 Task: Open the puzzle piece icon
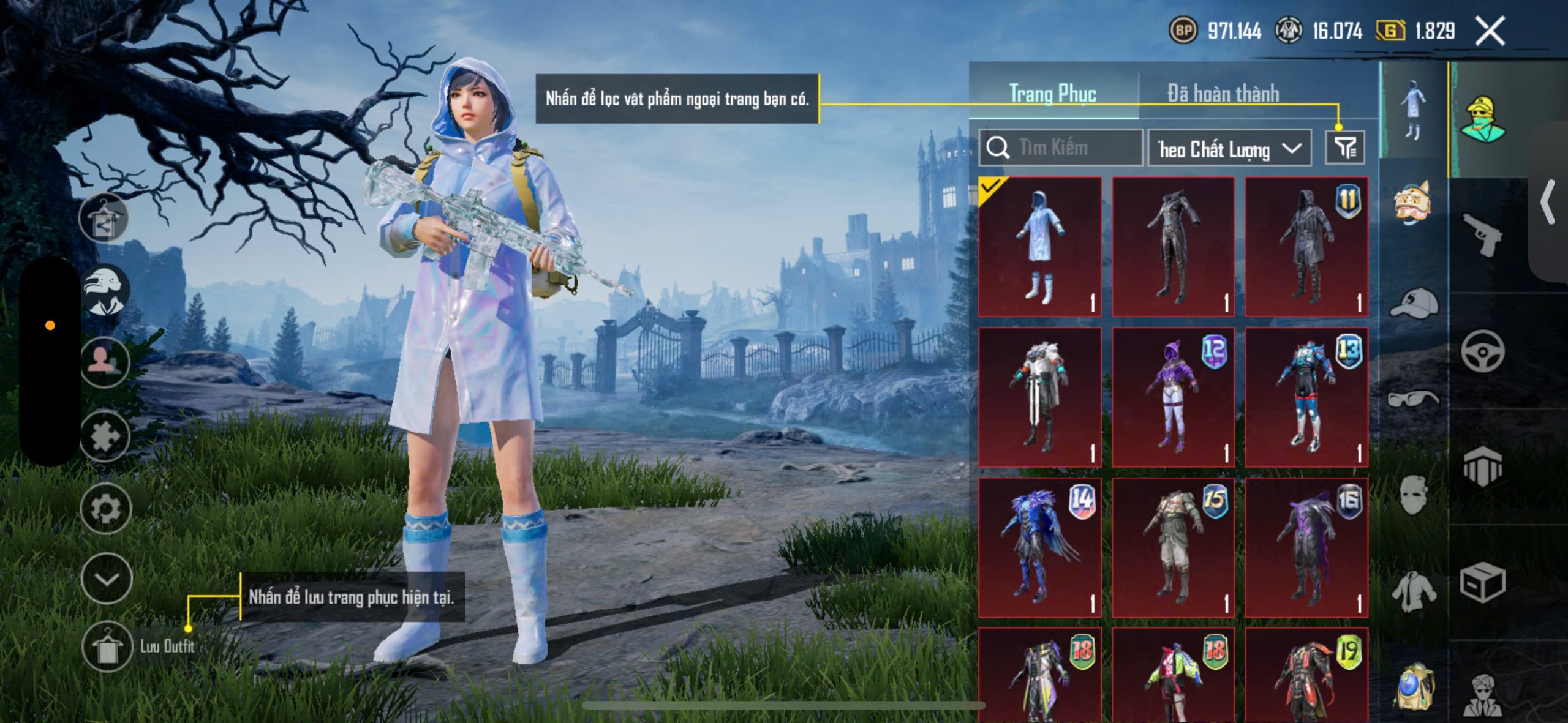(105, 436)
